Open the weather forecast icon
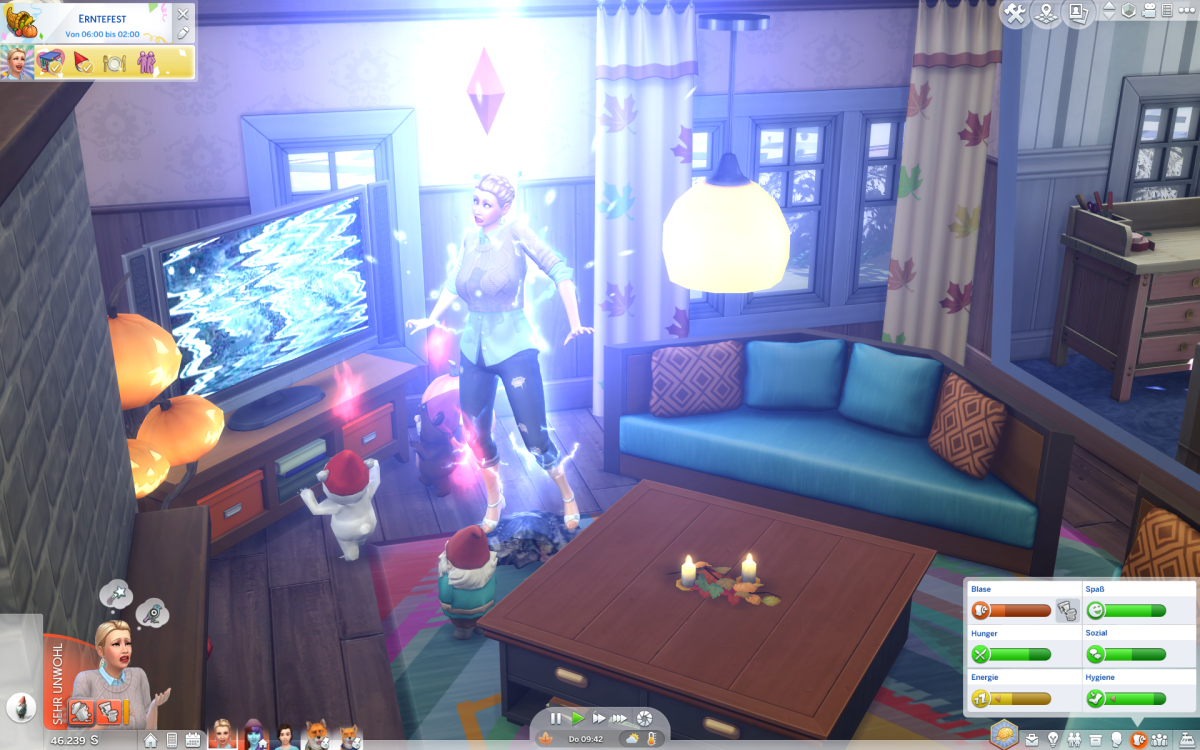 pos(632,739)
